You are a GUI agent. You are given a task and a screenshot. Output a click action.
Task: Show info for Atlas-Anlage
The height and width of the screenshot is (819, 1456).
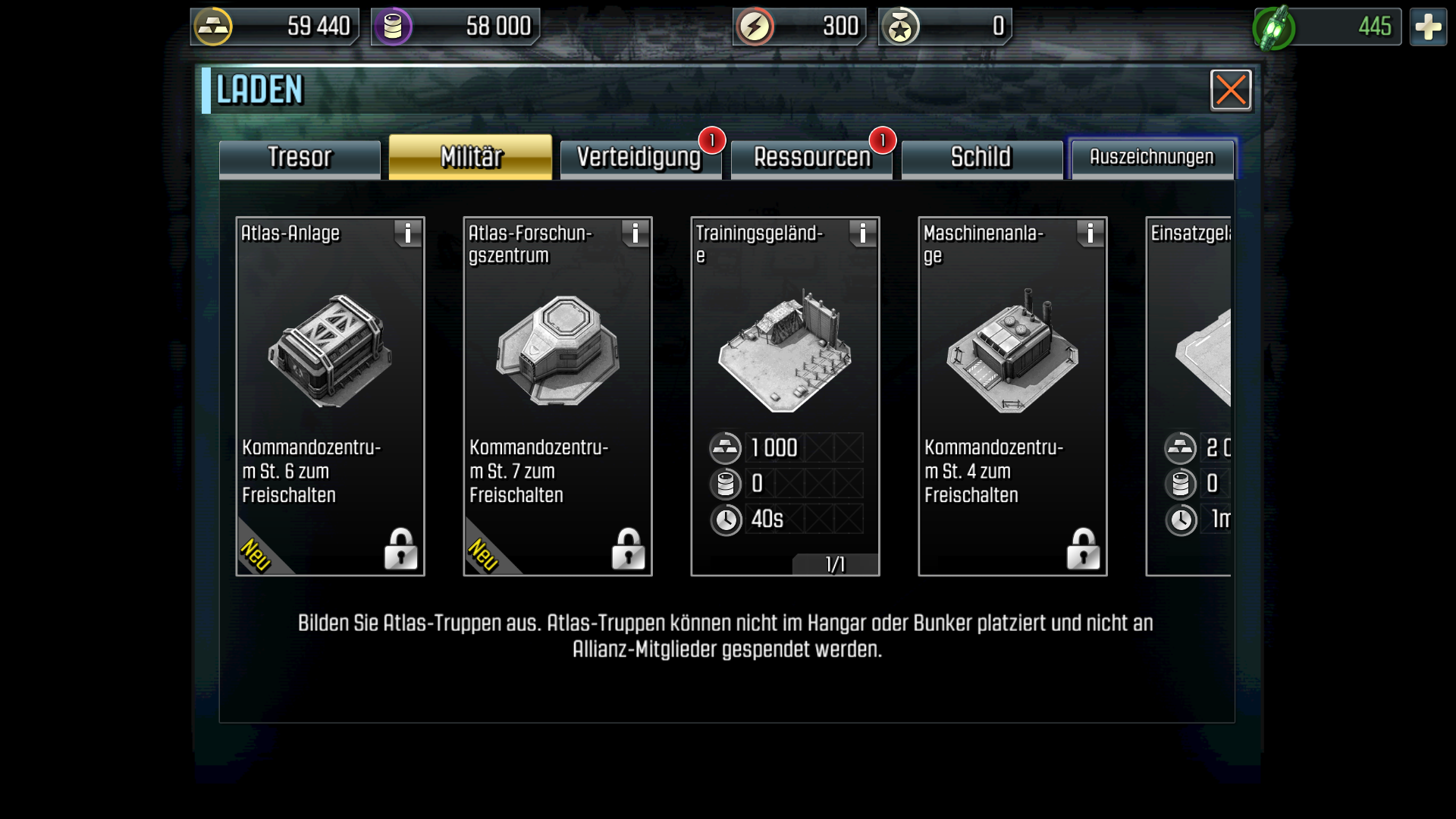coord(408,234)
